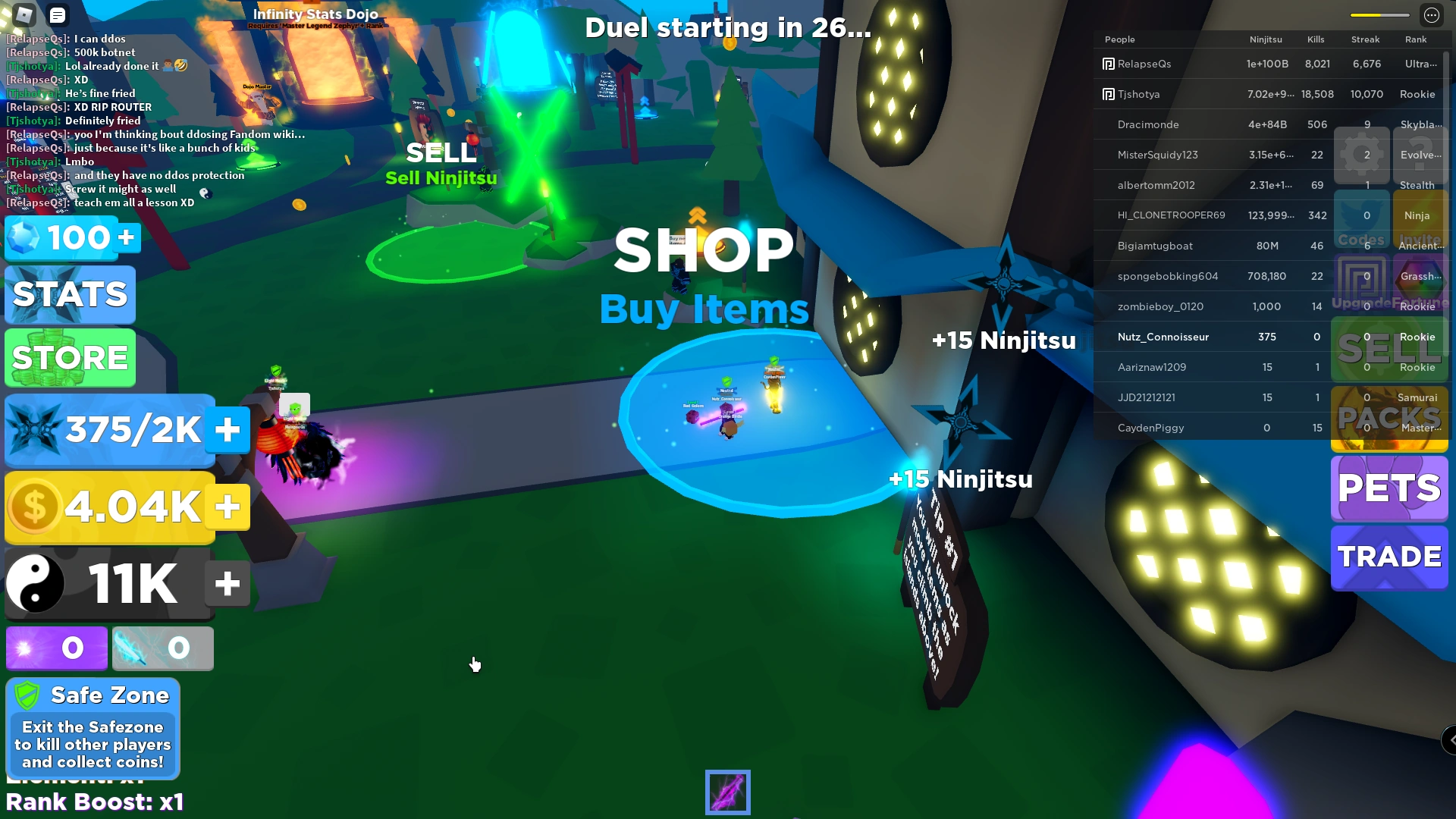Viewport: 1456px width, 819px height.
Task: Click the plus next to 100 gems
Action: (x=124, y=237)
